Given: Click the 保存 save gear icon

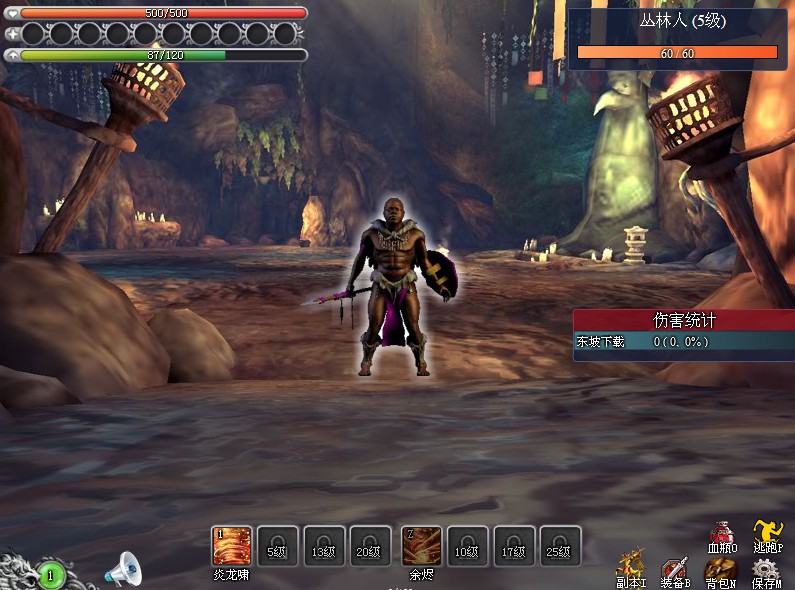Looking at the screenshot, I should tap(766, 569).
